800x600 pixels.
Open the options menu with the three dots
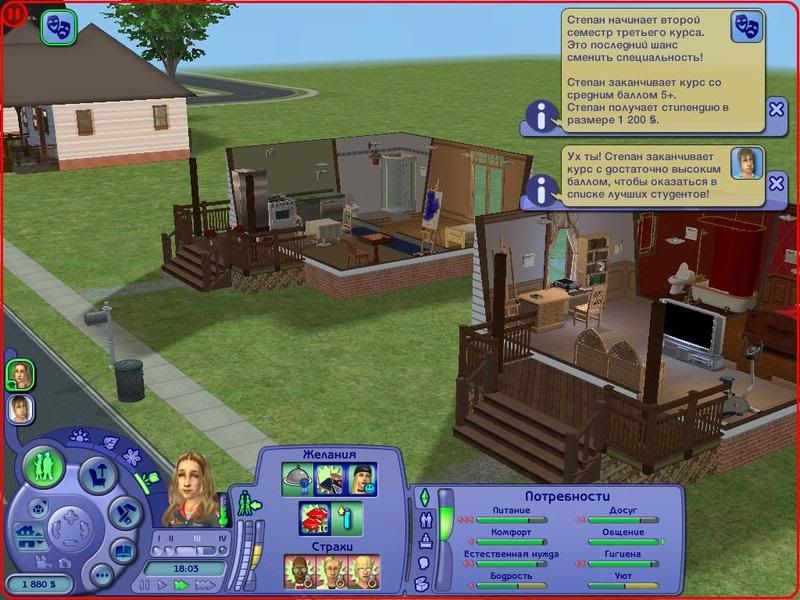pyautogui.click(x=101, y=575)
